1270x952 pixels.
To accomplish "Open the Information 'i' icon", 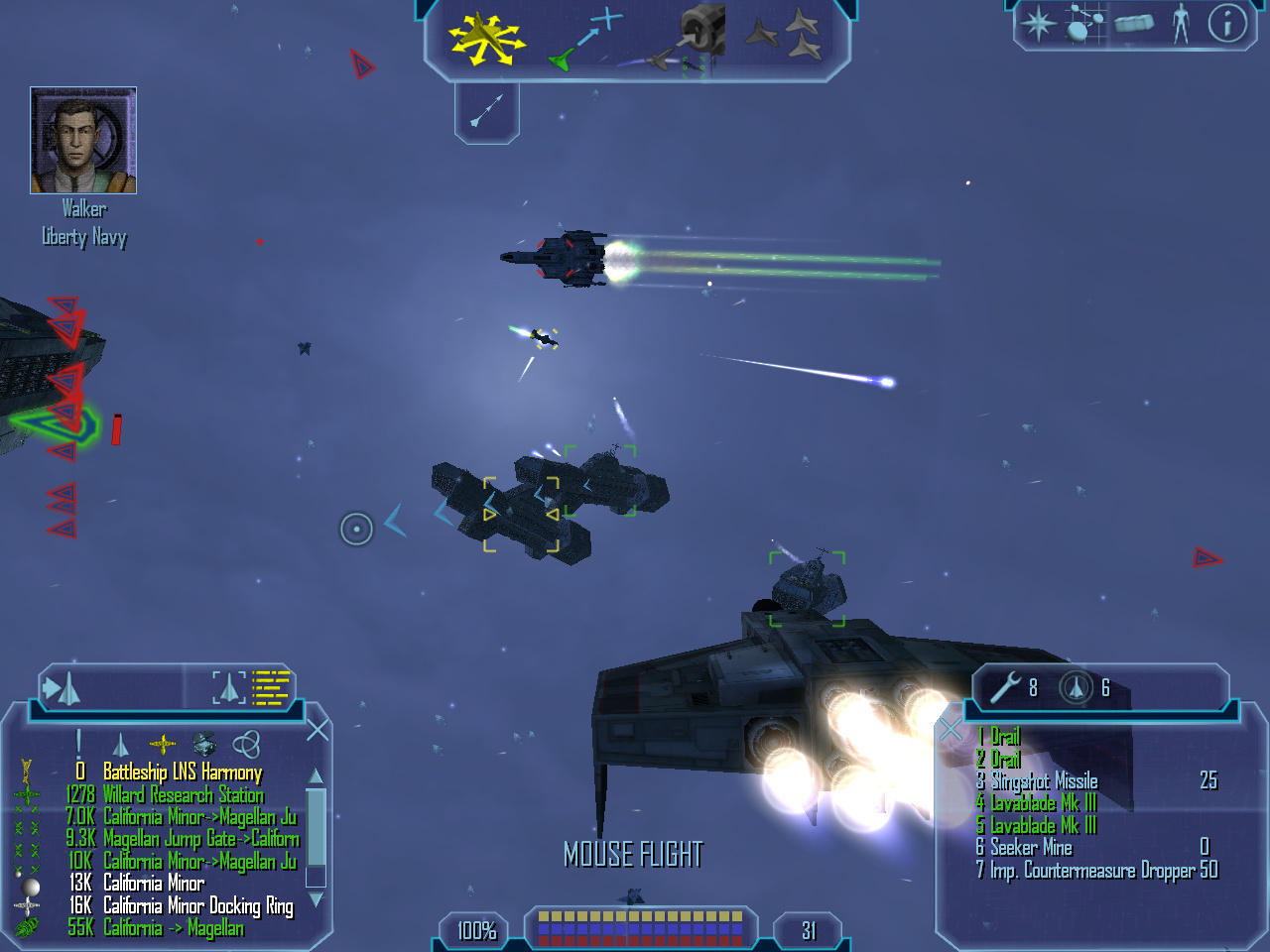I will point(1227,23).
